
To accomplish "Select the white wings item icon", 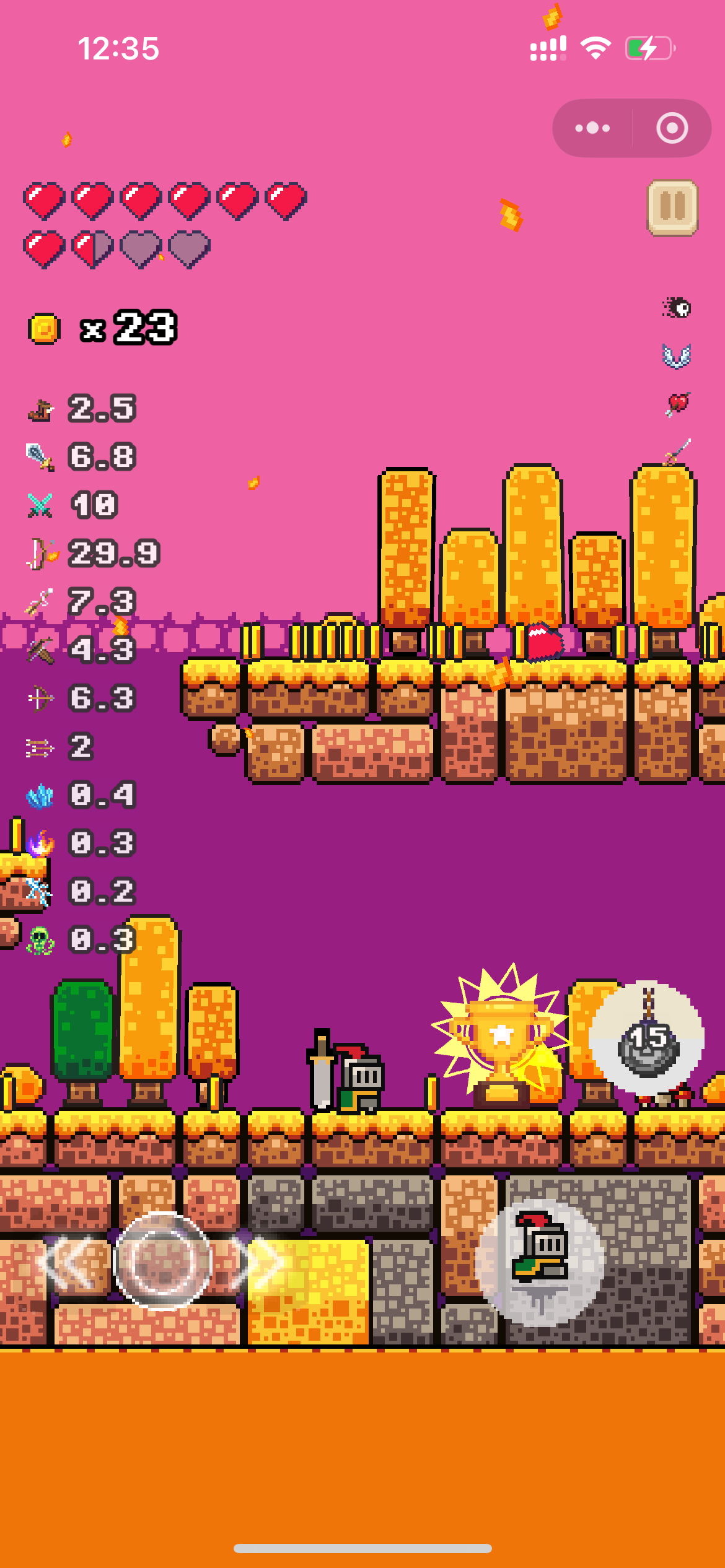I will pyautogui.click(x=677, y=356).
